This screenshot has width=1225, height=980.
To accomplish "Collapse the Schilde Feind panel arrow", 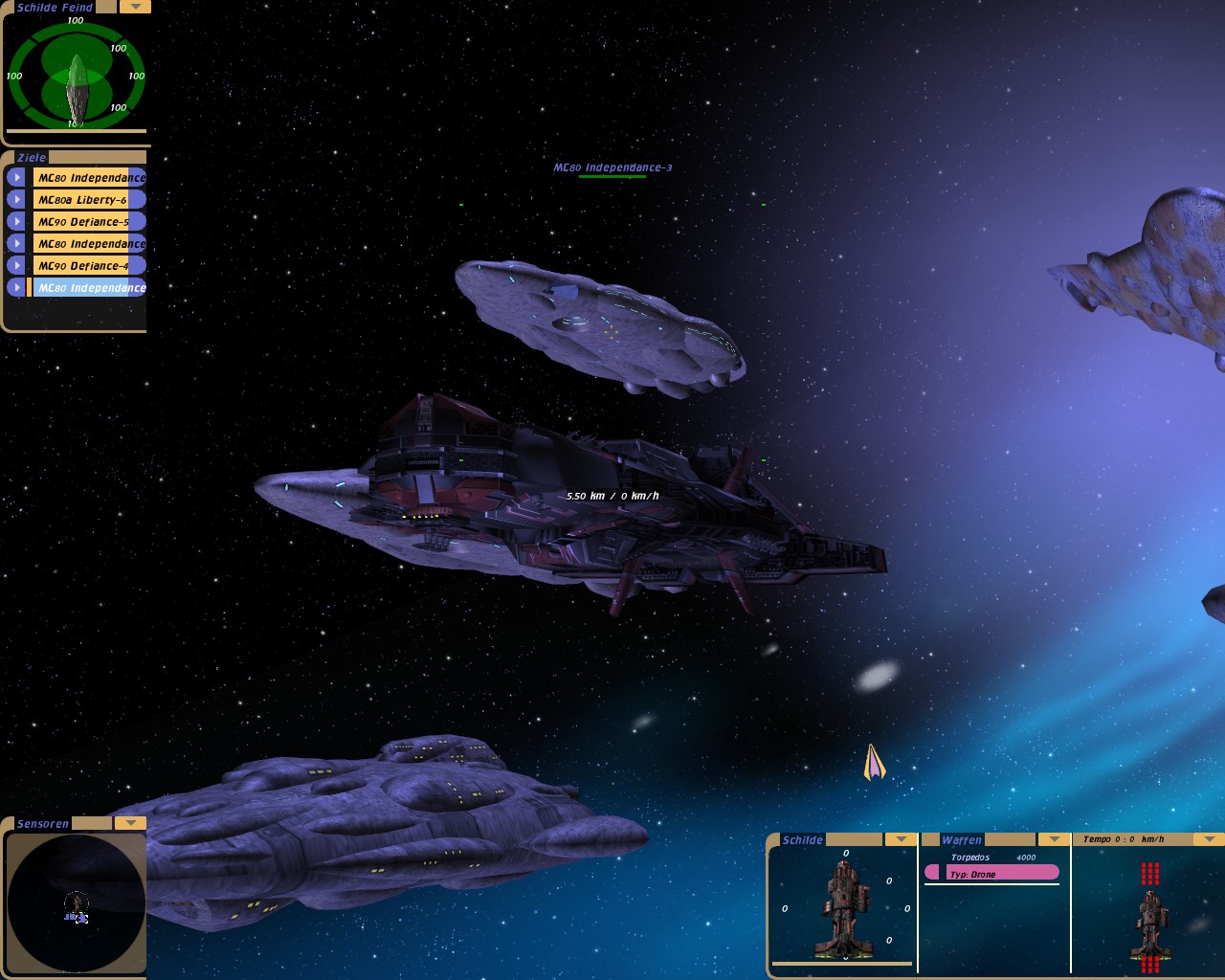I will coord(135,7).
